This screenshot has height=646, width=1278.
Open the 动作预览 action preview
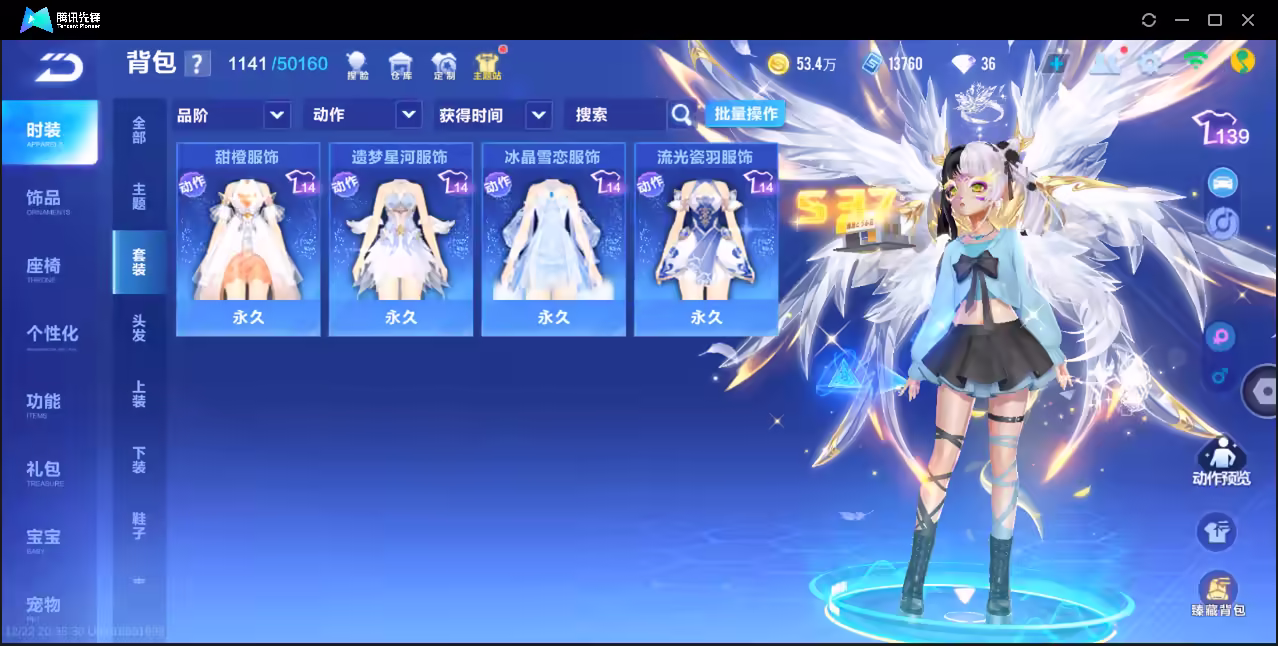coord(1220,463)
